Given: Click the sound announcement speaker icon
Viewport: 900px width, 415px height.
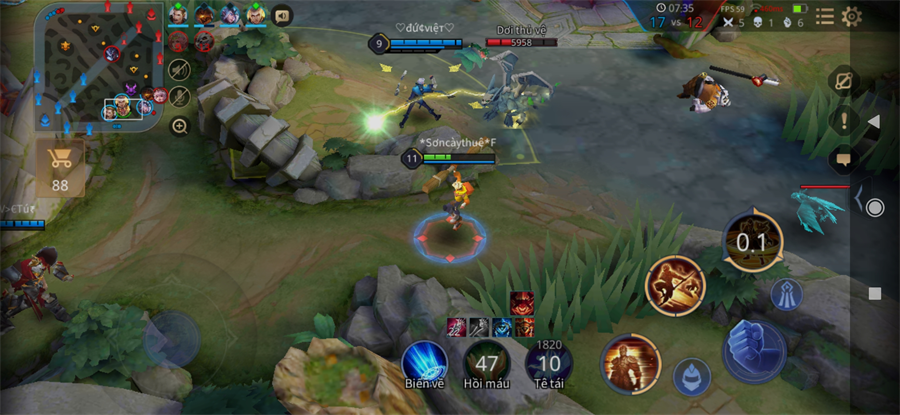Looking at the screenshot, I should click(282, 15).
